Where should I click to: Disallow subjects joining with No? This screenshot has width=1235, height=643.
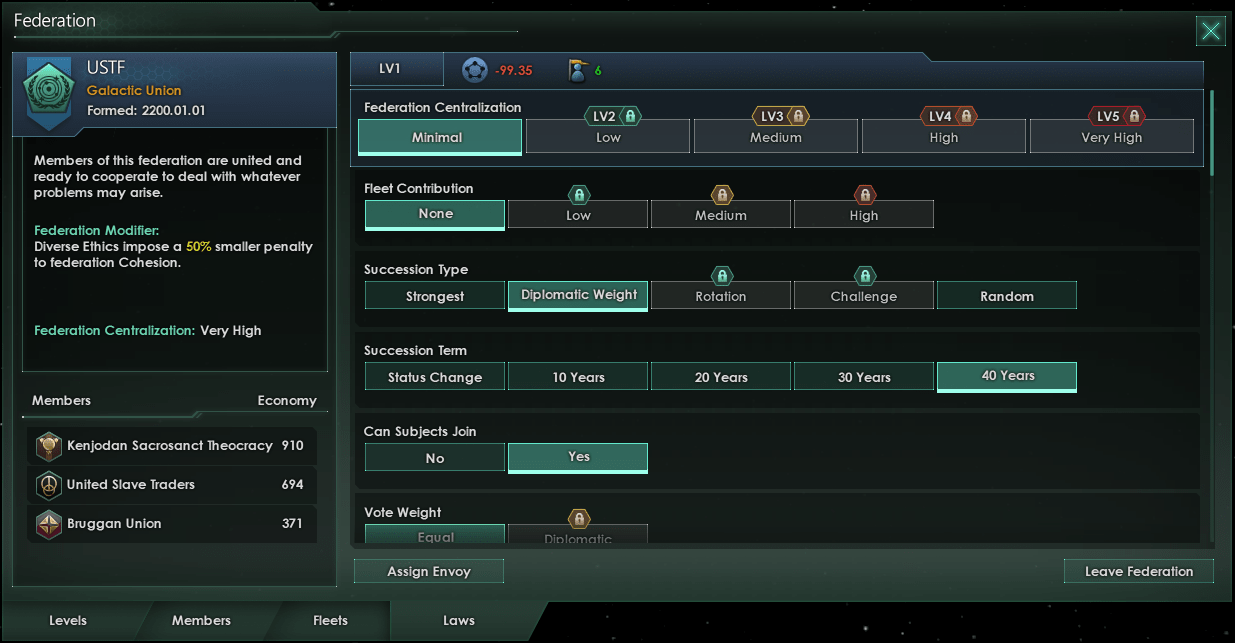[435, 458]
